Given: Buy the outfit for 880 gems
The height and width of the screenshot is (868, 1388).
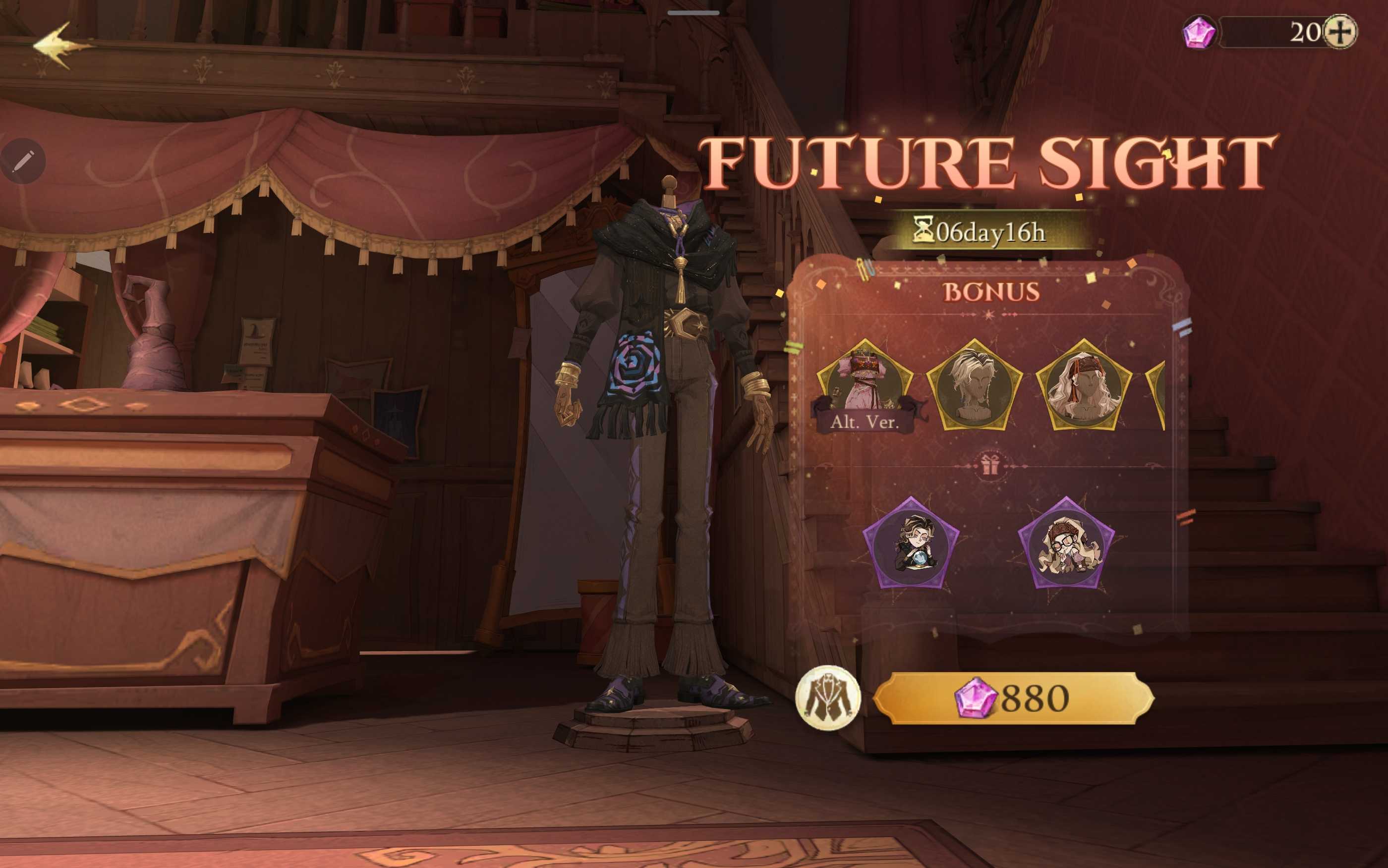Looking at the screenshot, I should 1014,698.
